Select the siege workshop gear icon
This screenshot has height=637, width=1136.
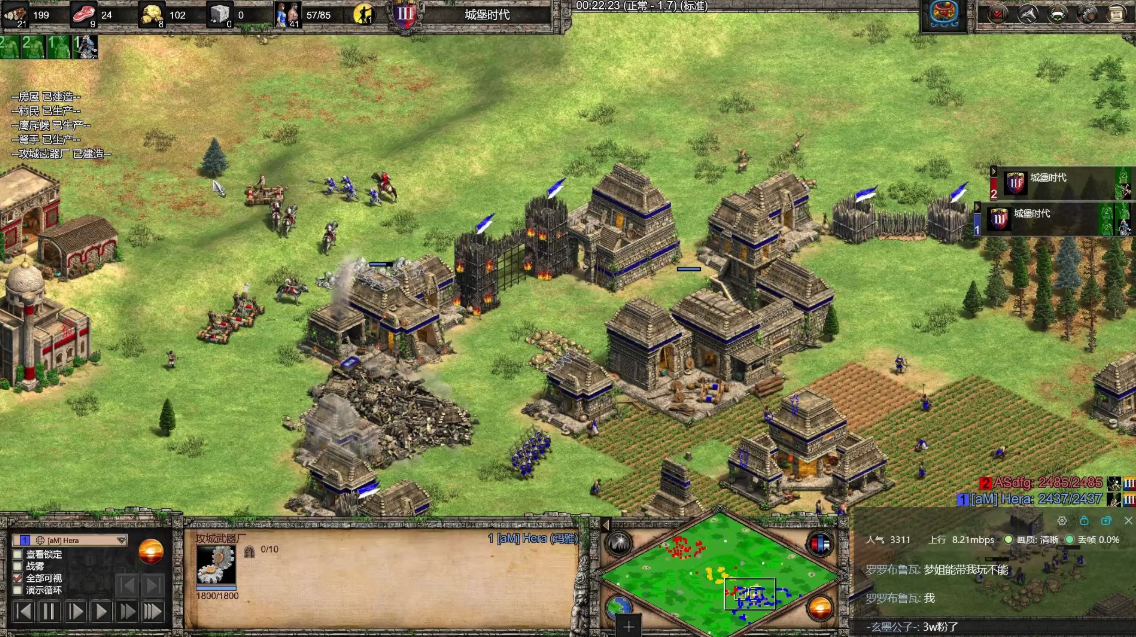pyautogui.click(x=216, y=565)
